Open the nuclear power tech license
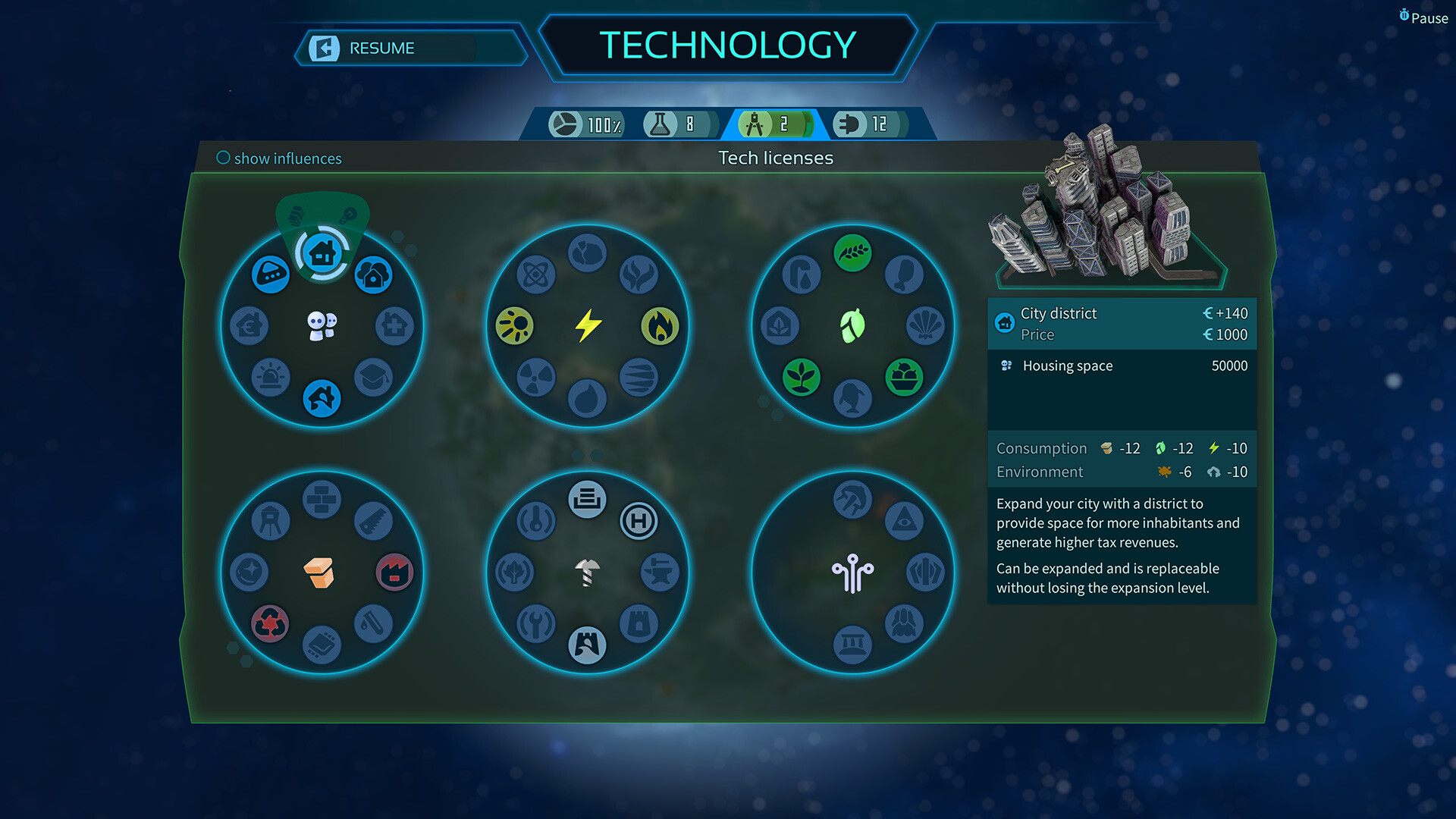 coord(536,377)
